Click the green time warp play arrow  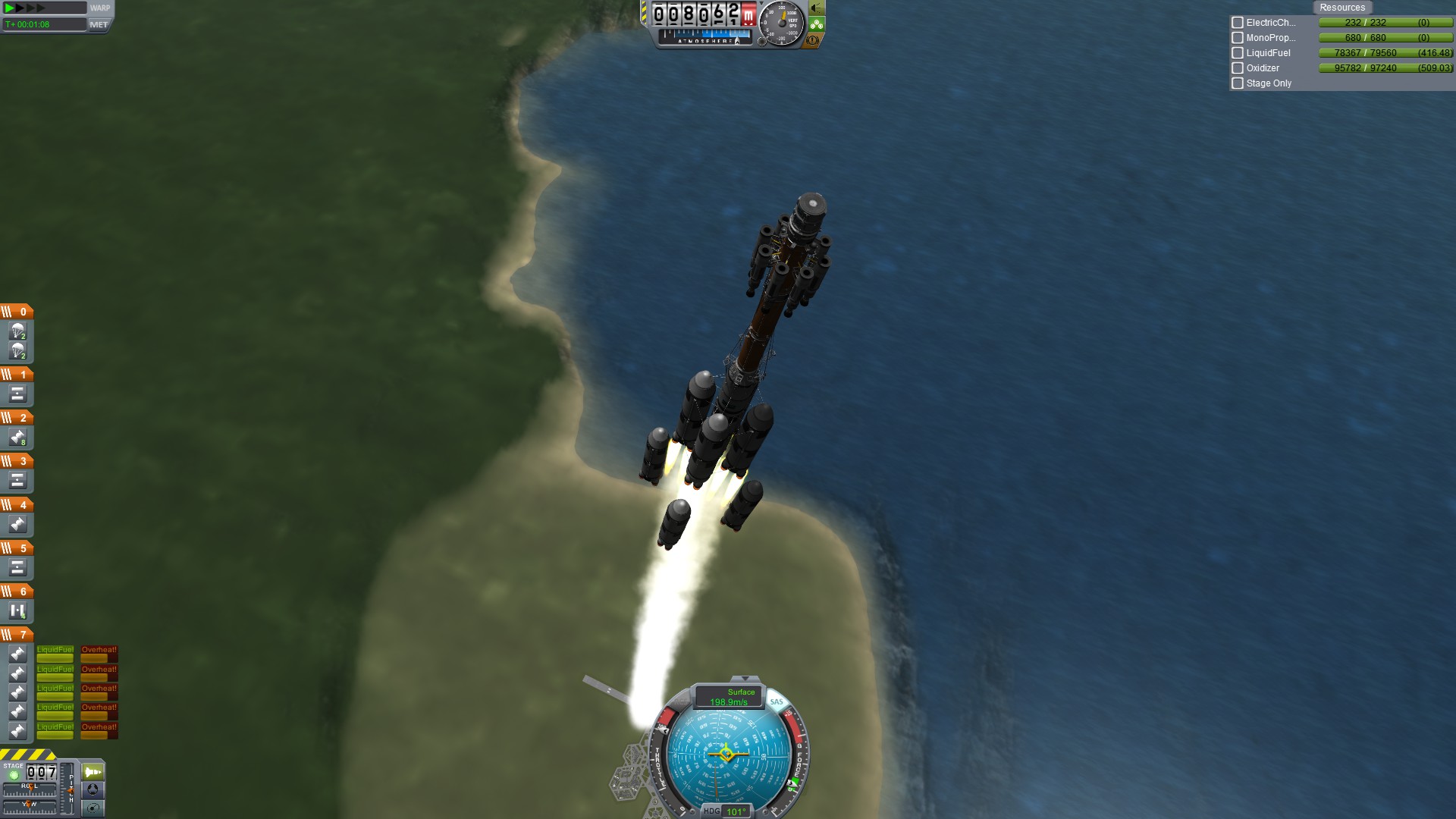pyautogui.click(x=9, y=8)
